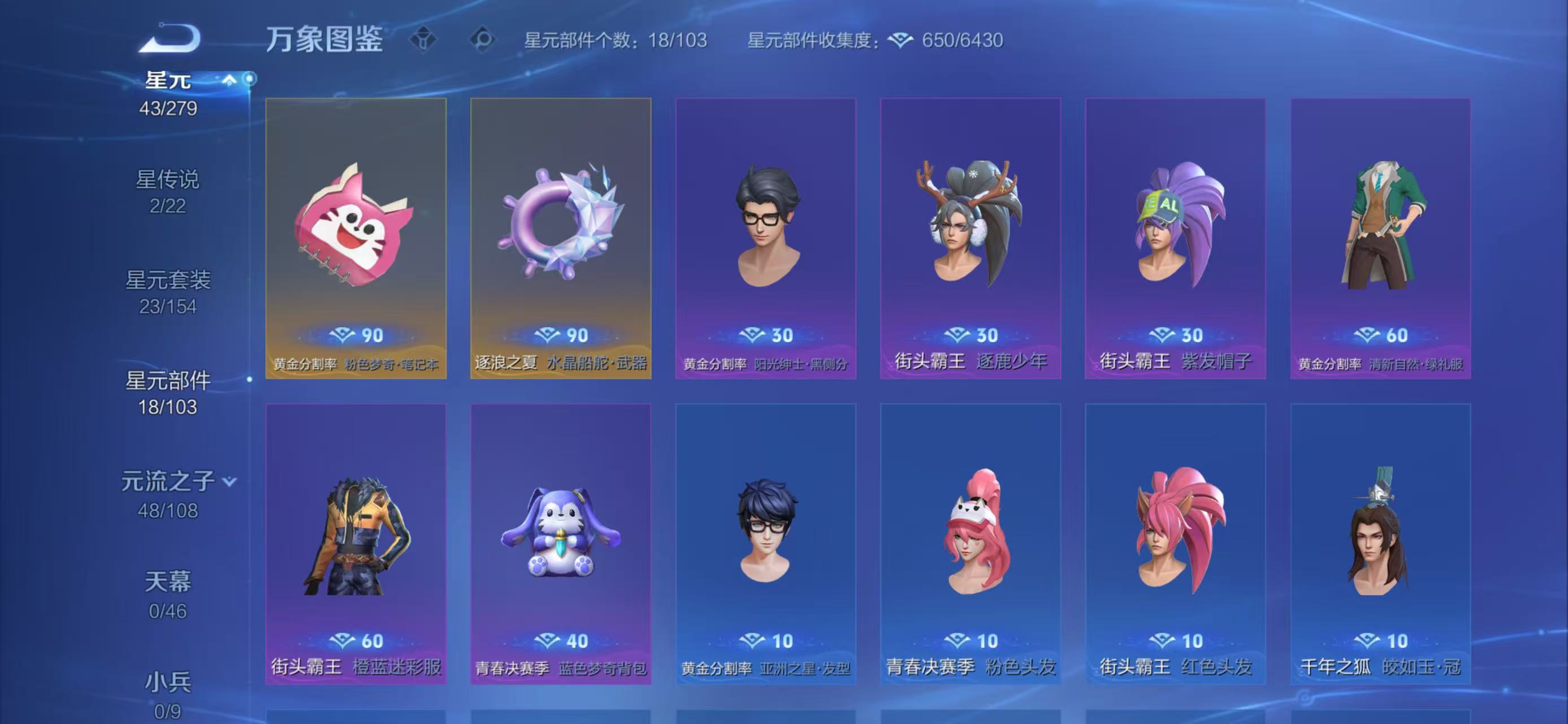The width and height of the screenshot is (1568, 724).
Task: Switch to the 星传说 tab
Action: coord(167,191)
